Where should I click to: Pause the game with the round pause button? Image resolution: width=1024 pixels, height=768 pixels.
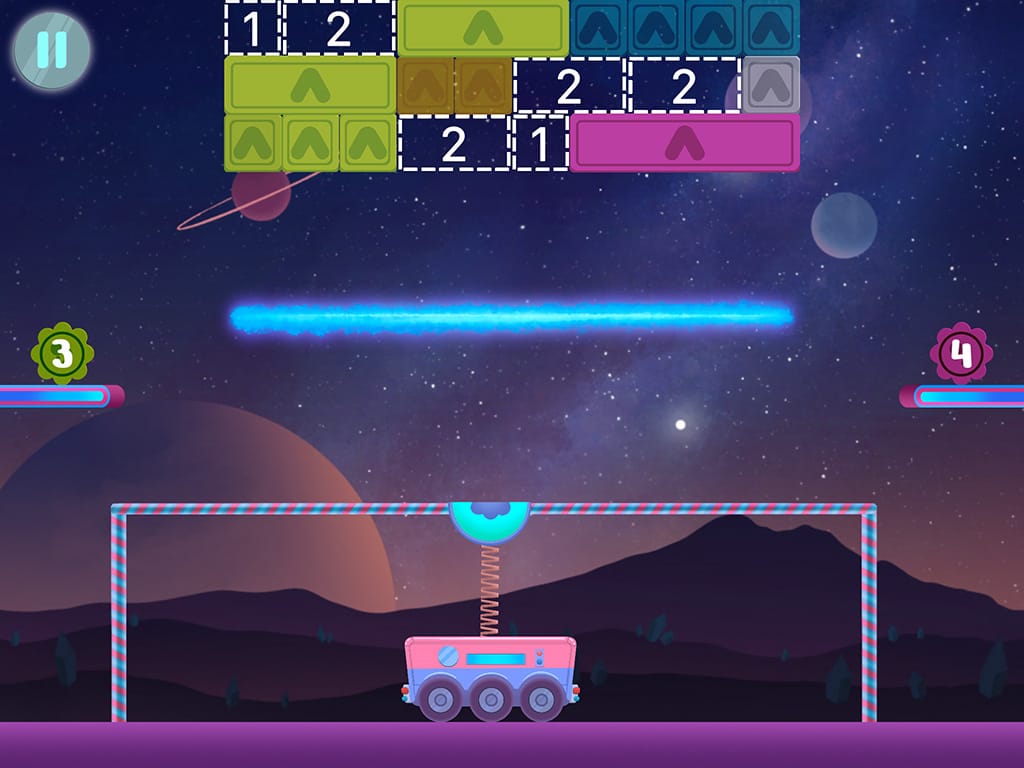pos(51,50)
